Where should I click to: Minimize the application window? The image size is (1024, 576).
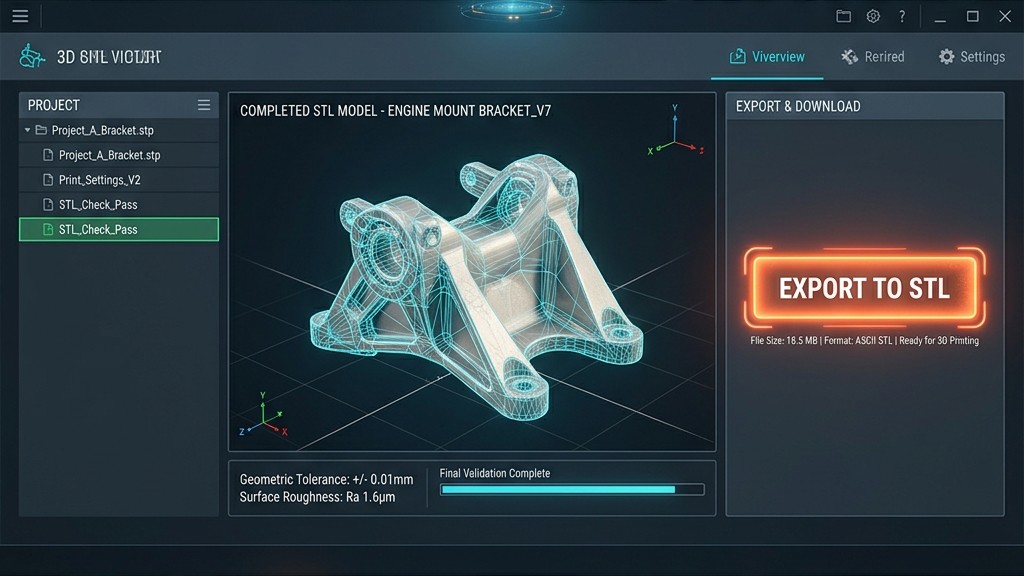click(940, 17)
